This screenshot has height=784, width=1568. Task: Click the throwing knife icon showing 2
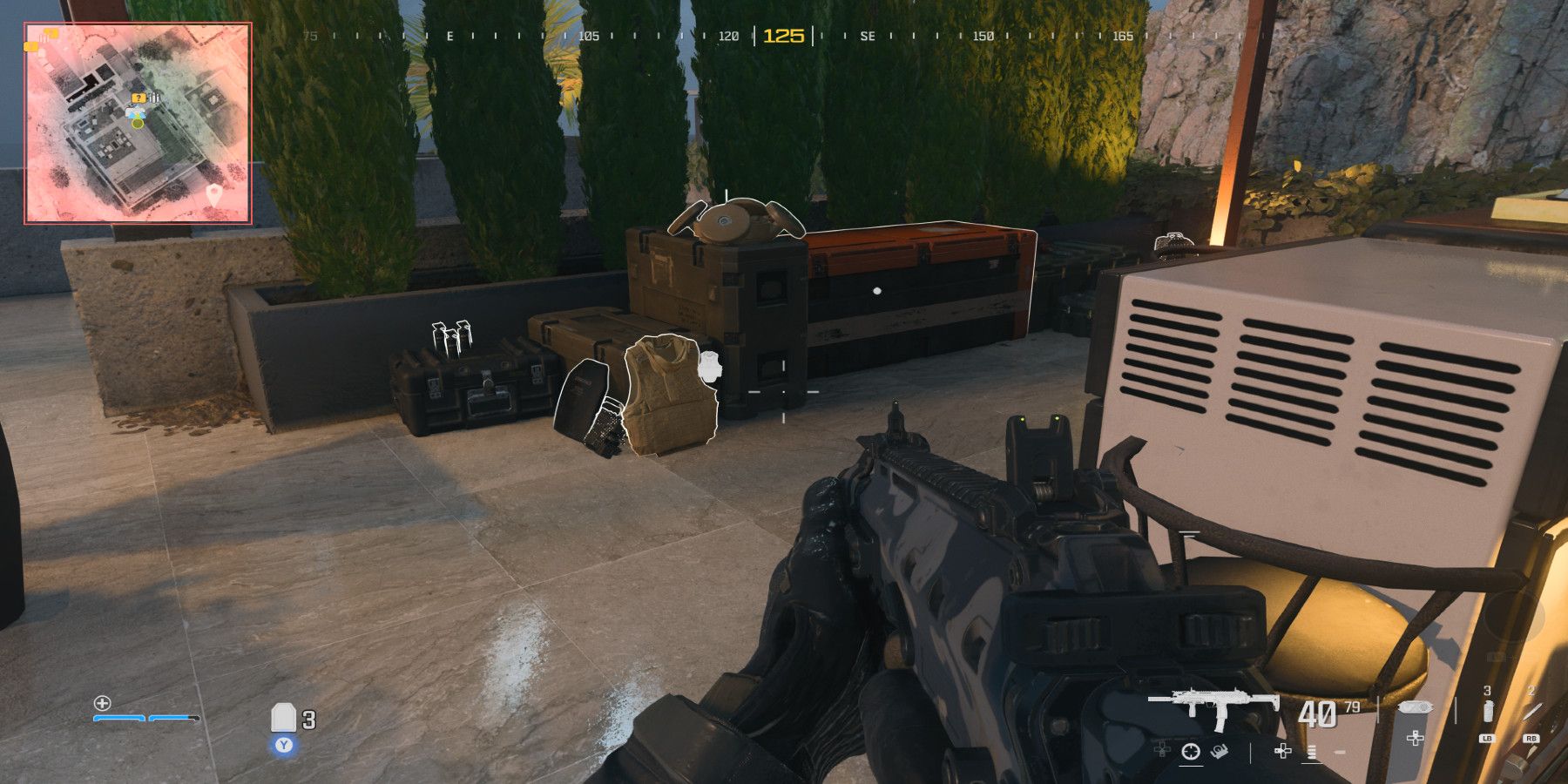pyautogui.click(x=1531, y=710)
